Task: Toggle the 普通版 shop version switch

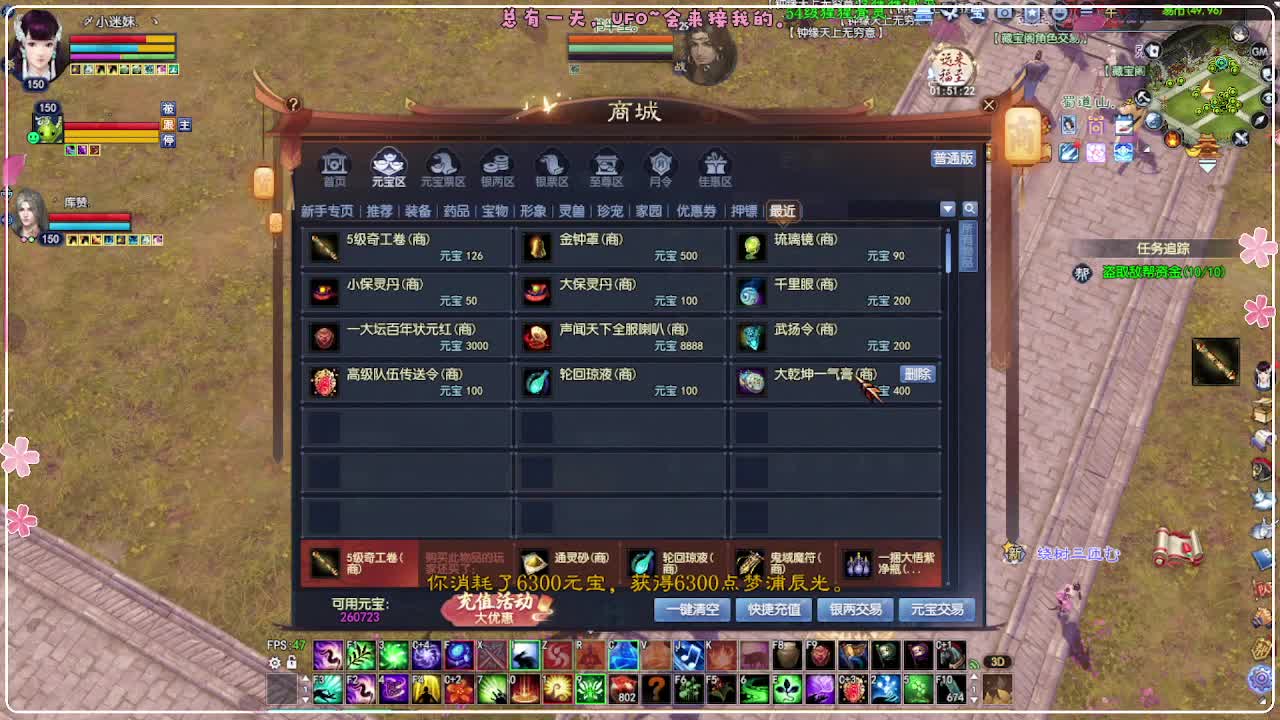Action: [x=951, y=160]
